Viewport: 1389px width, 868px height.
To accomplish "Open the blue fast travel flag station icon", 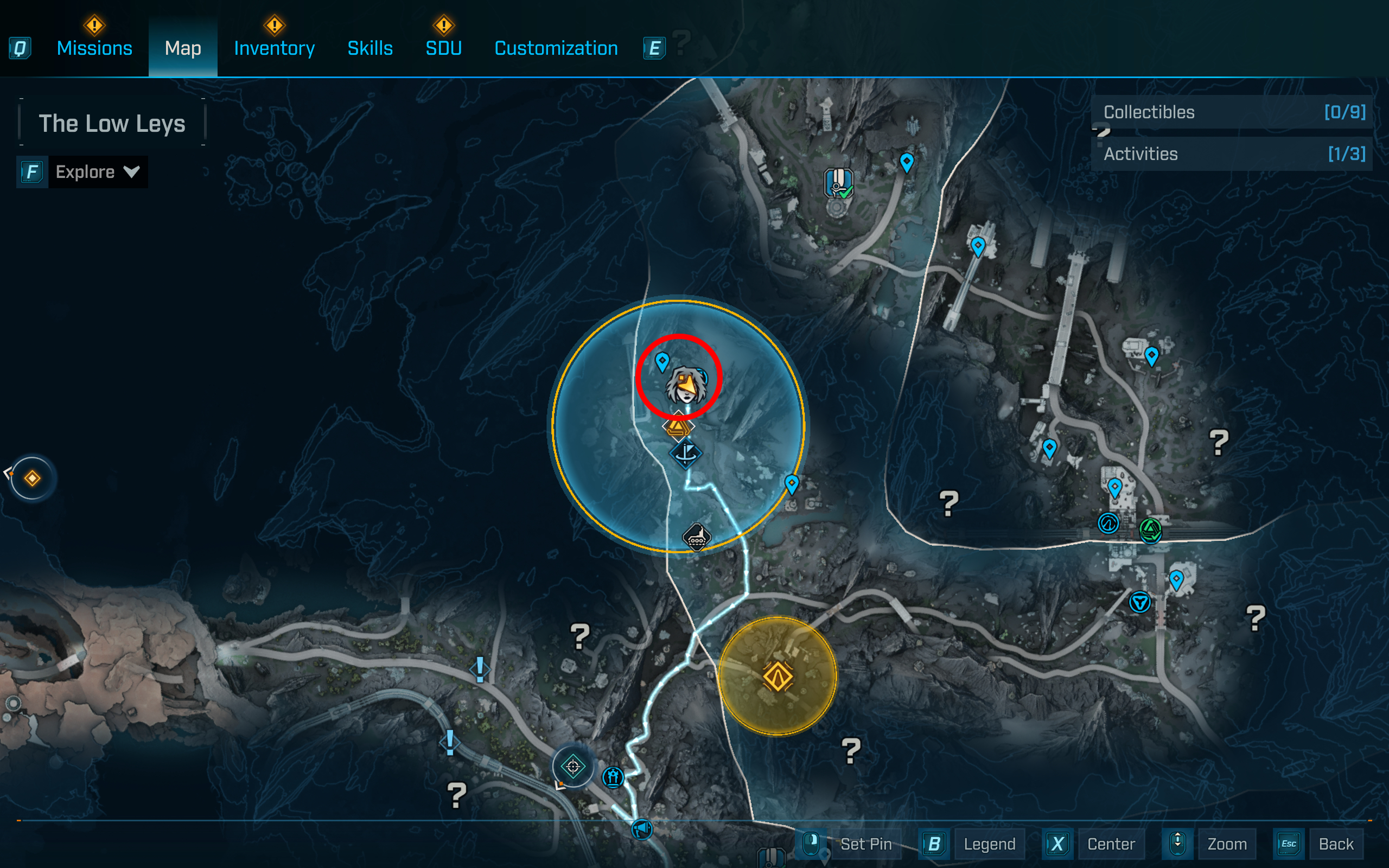I will tap(687, 453).
